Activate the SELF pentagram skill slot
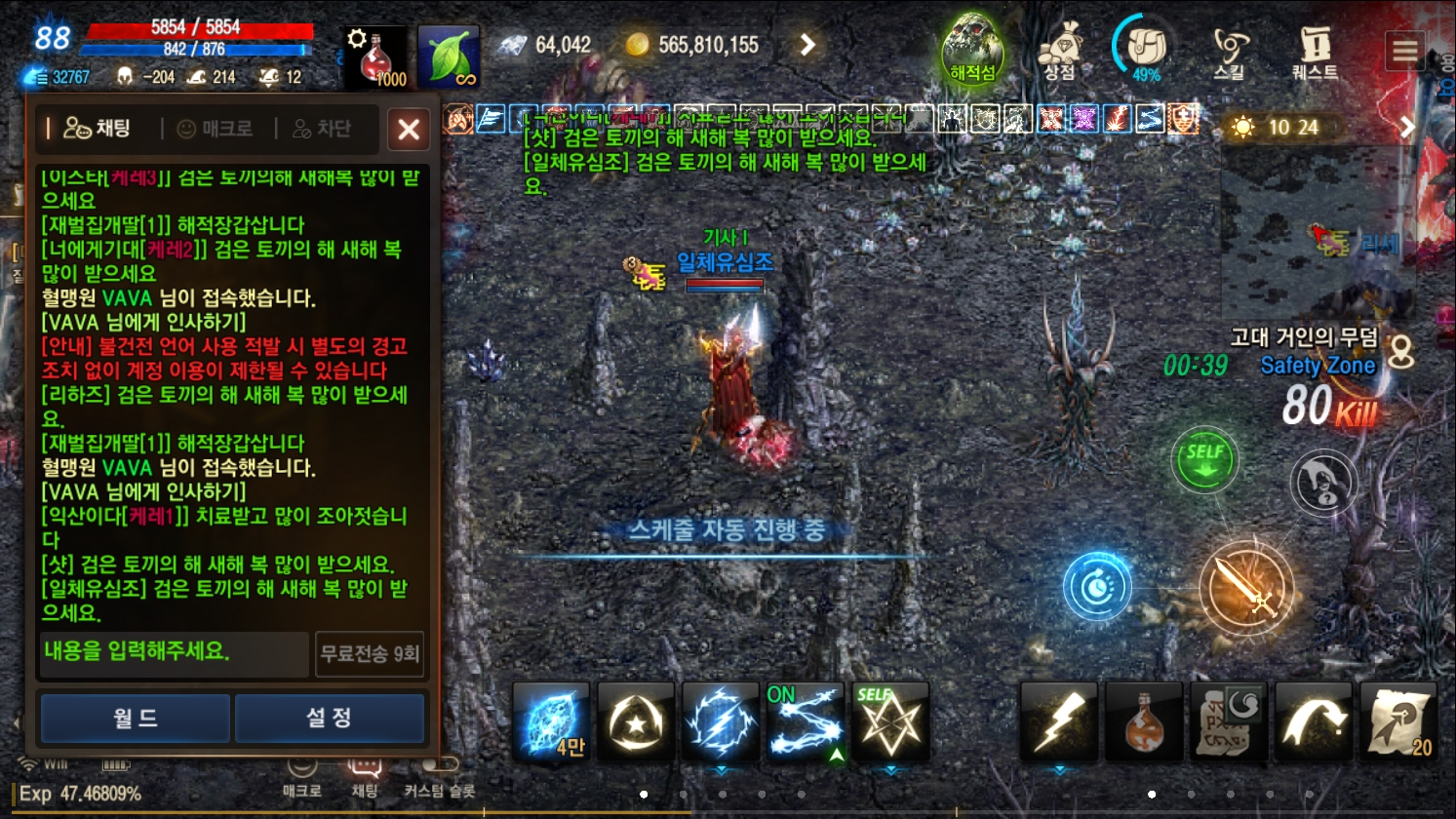The height and width of the screenshot is (819, 1456). 890,721
